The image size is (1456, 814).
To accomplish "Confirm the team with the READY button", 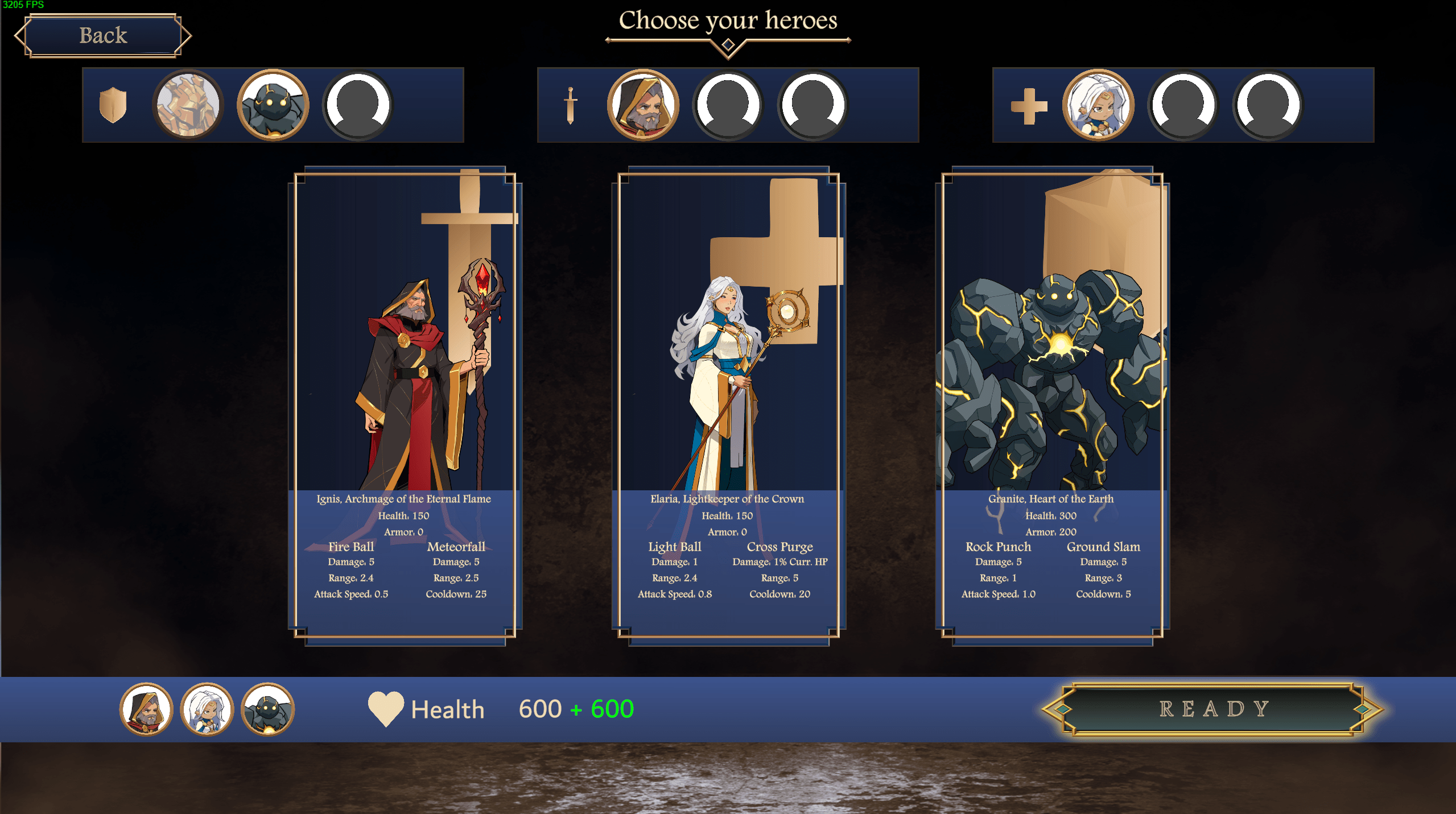I will [x=1213, y=709].
